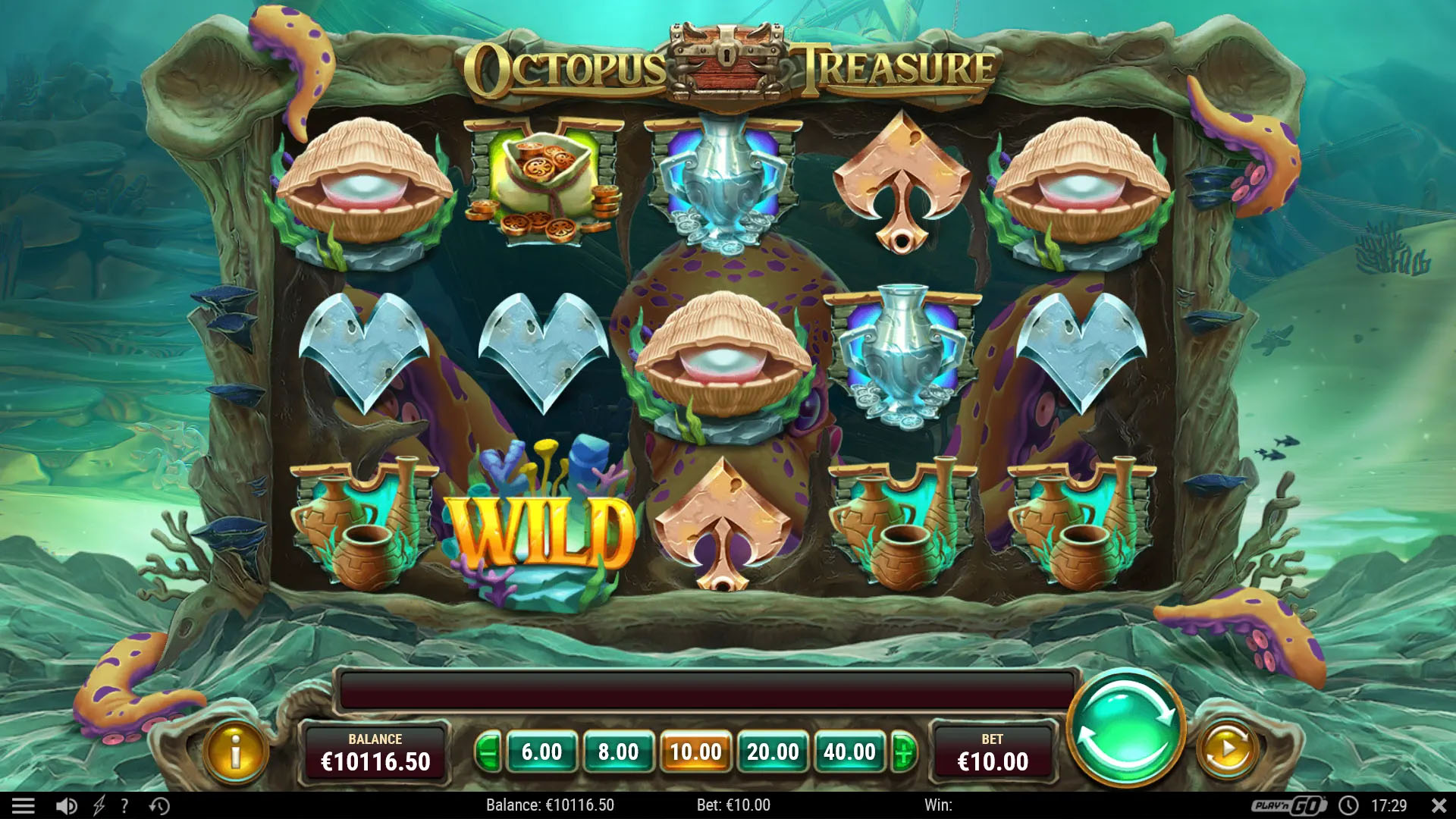Mute the game sound via speaker icon
This screenshot has height=819, width=1456.
(67, 805)
